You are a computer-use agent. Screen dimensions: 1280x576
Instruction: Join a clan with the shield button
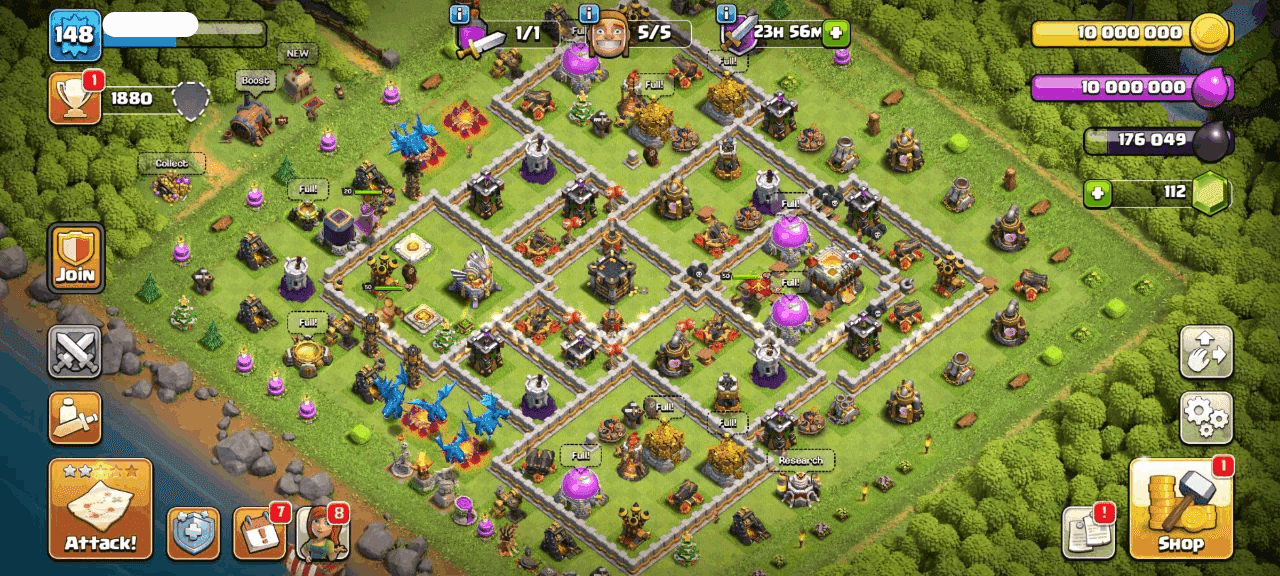75,258
